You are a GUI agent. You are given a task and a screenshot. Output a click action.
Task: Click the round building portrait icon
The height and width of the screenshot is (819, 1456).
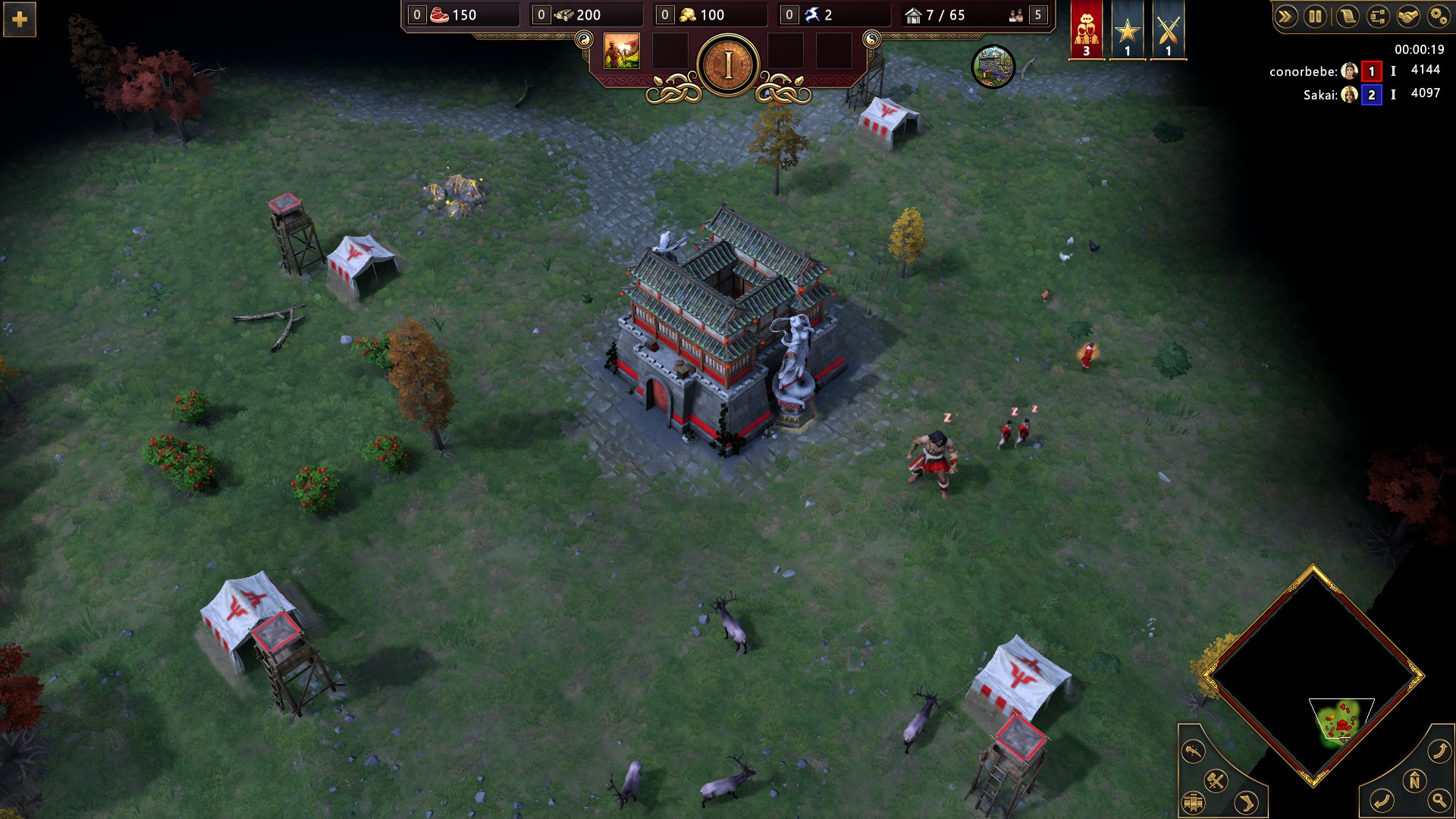click(993, 67)
